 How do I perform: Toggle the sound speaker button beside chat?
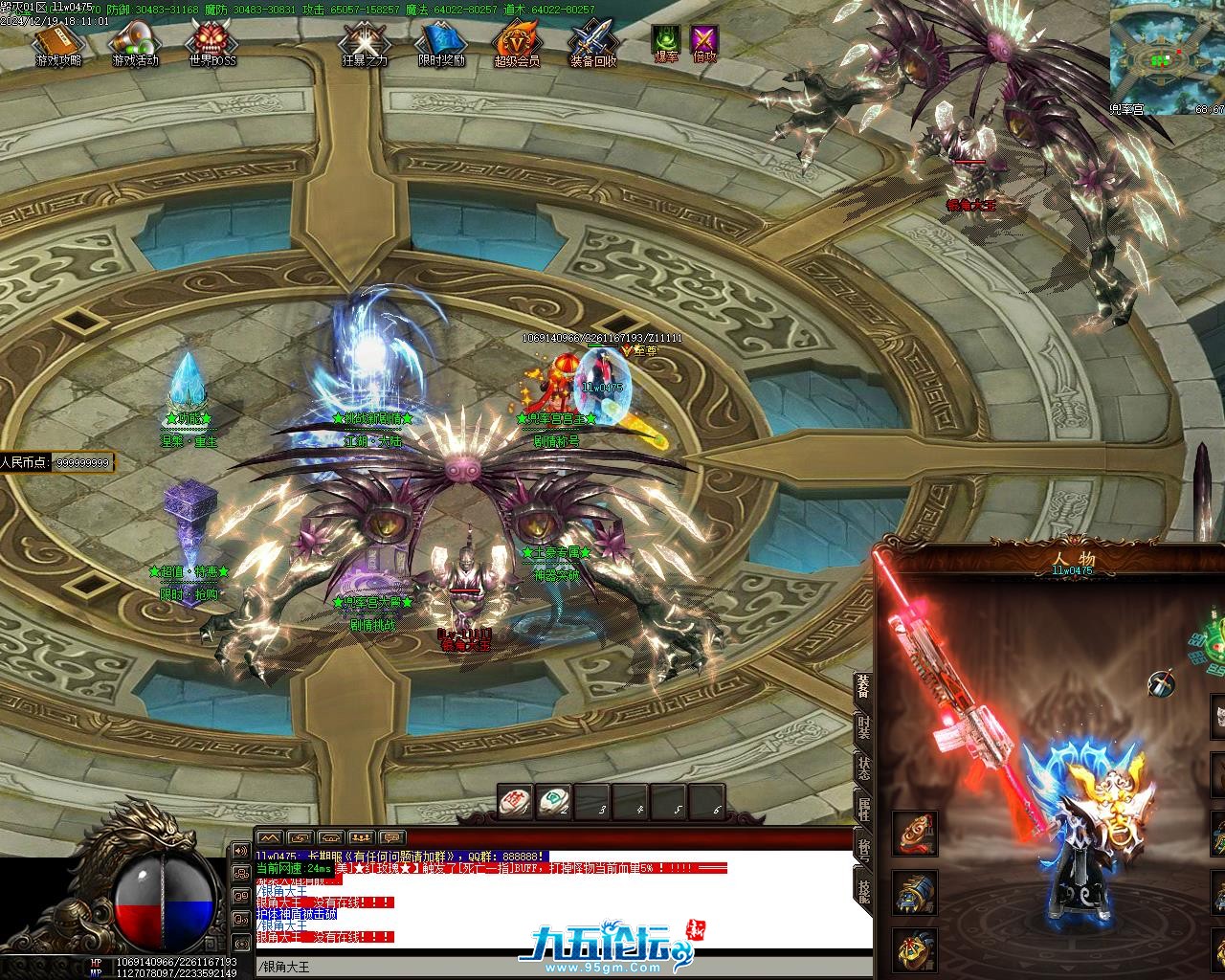pyautogui.click(x=239, y=851)
